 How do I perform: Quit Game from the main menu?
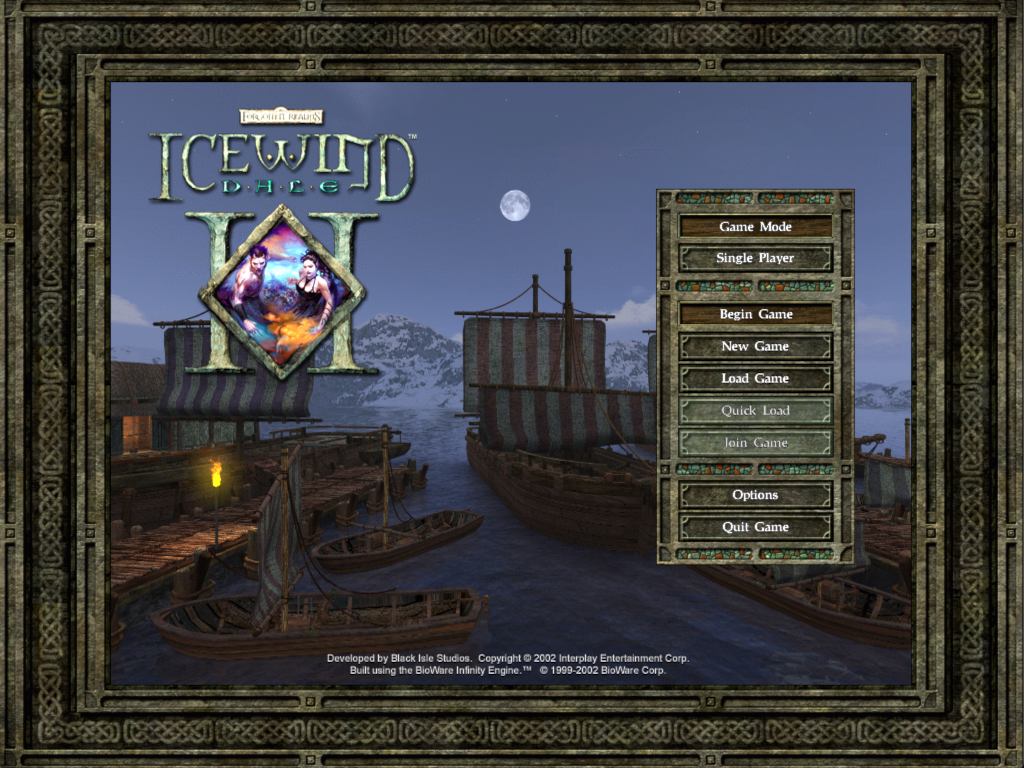point(755,527)
